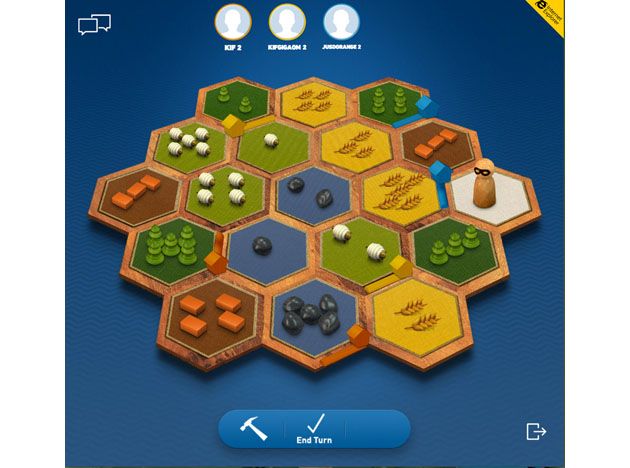Select player KIF's avatar

pos(233,21)
